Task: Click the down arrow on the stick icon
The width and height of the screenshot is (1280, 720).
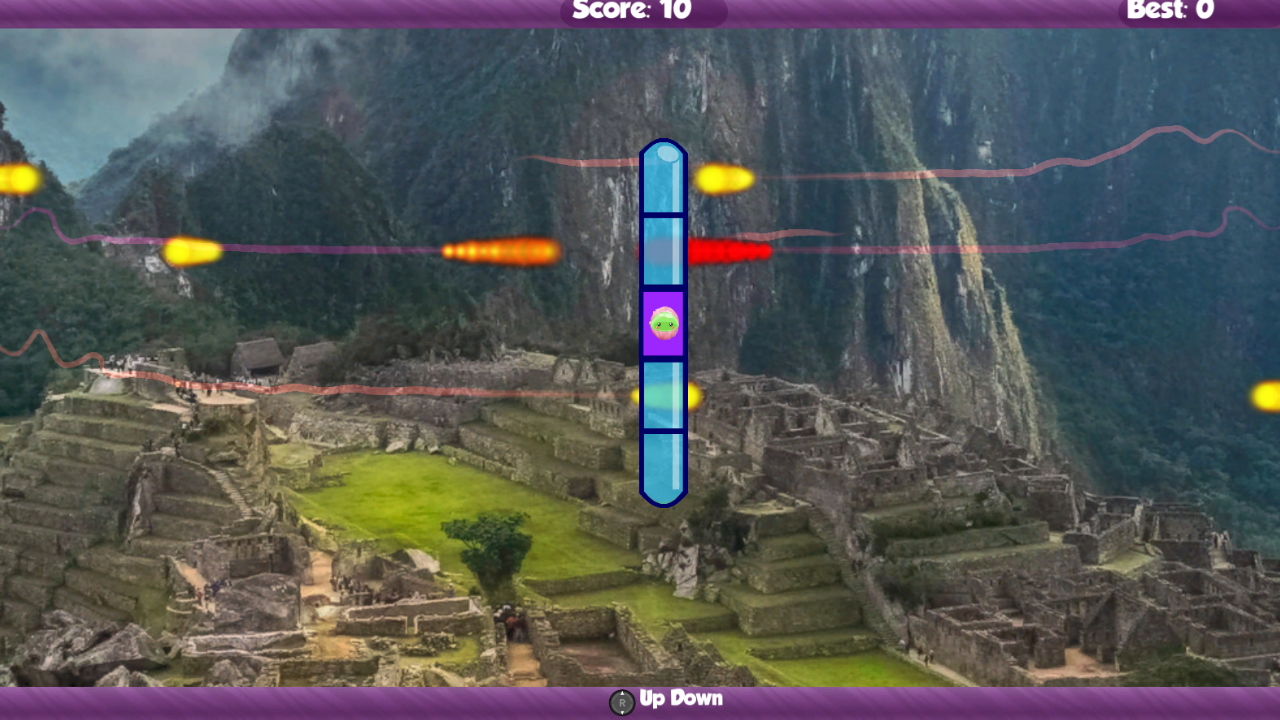Action: [621, 712]
